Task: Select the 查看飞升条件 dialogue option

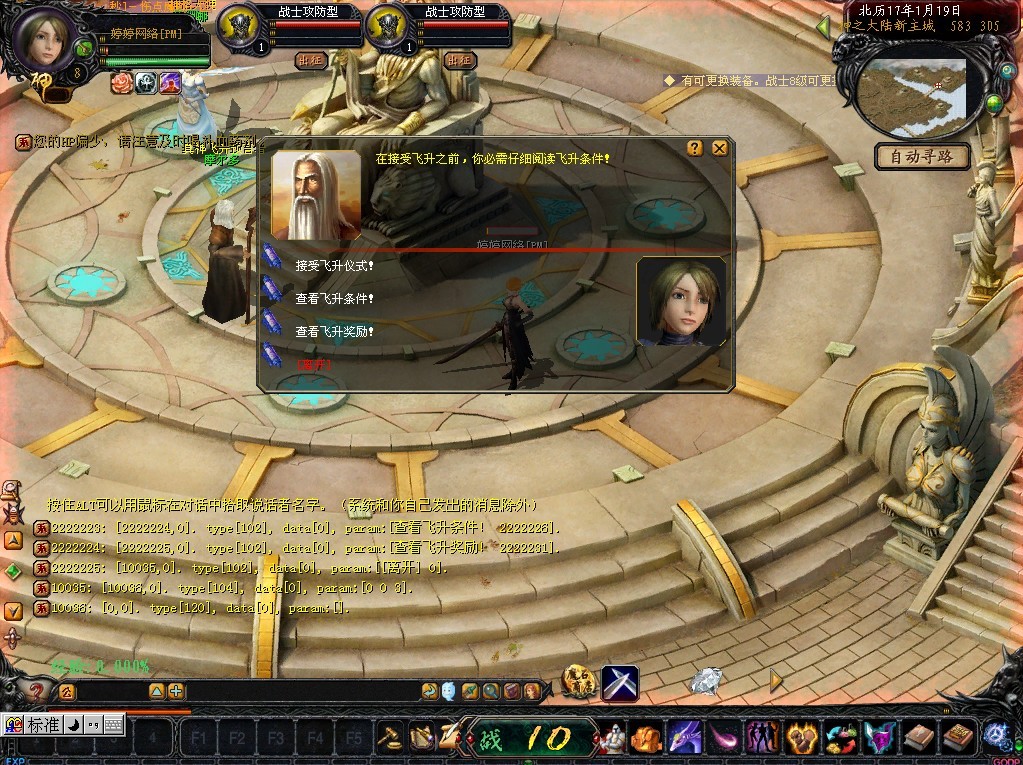Action: 335,298
